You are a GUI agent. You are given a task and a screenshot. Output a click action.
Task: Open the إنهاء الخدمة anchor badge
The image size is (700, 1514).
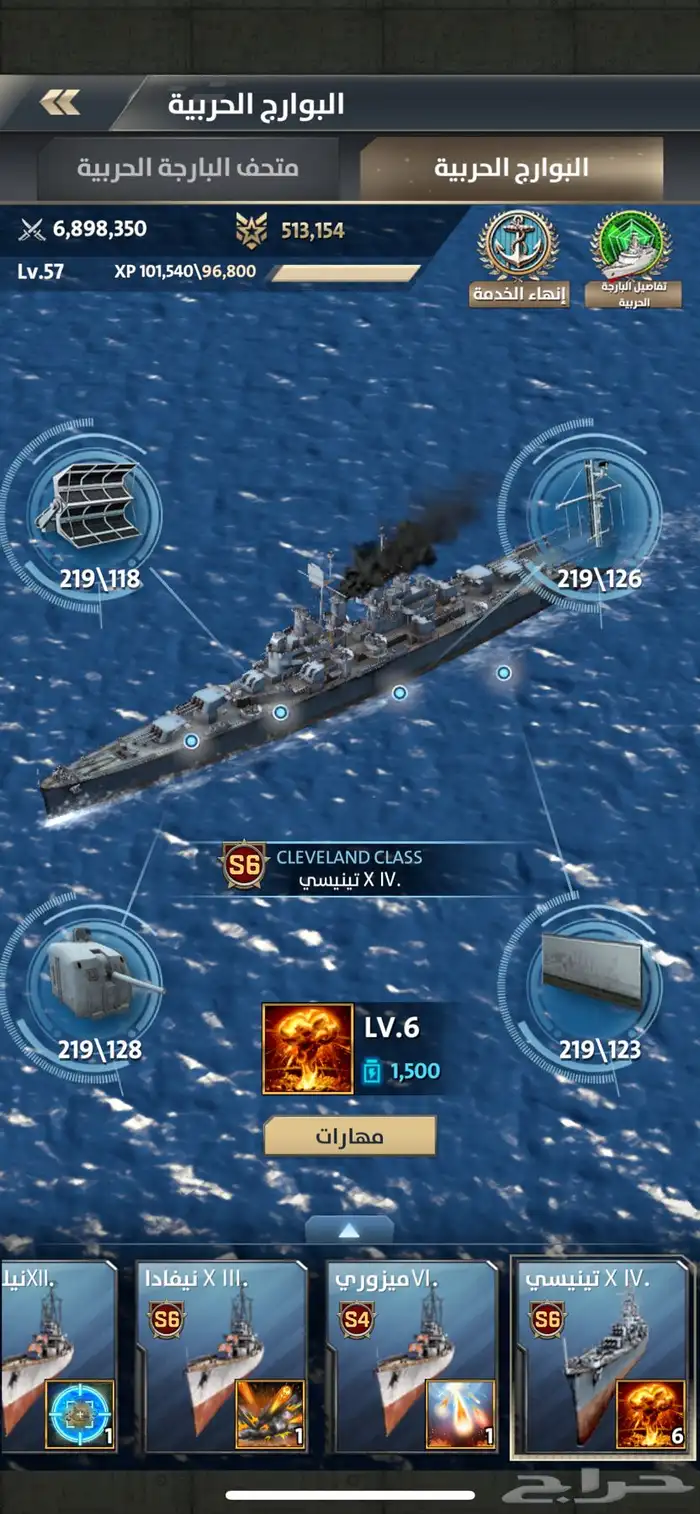[518, 255]
